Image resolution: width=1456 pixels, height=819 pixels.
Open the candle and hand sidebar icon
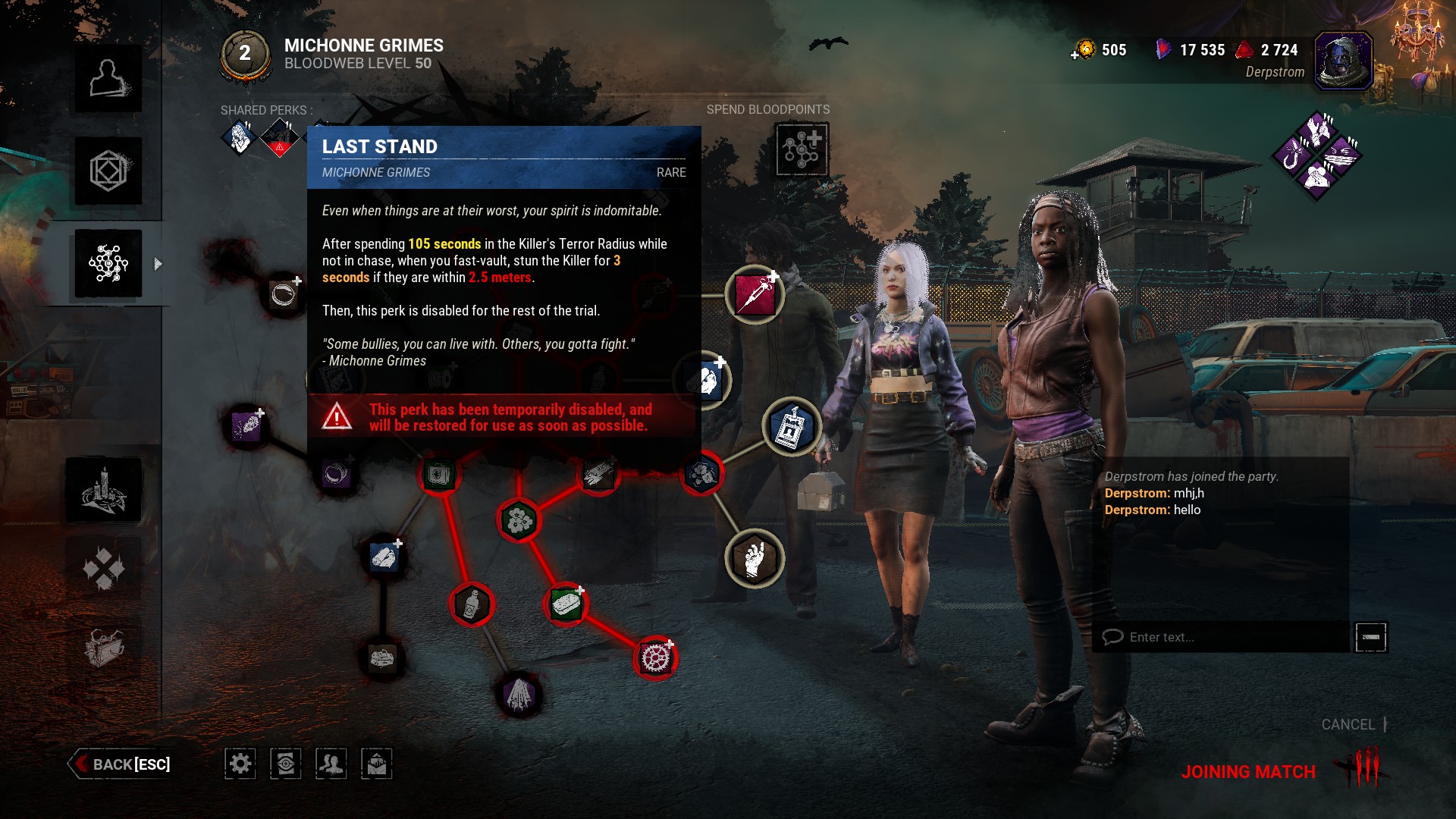pos(104,491)
